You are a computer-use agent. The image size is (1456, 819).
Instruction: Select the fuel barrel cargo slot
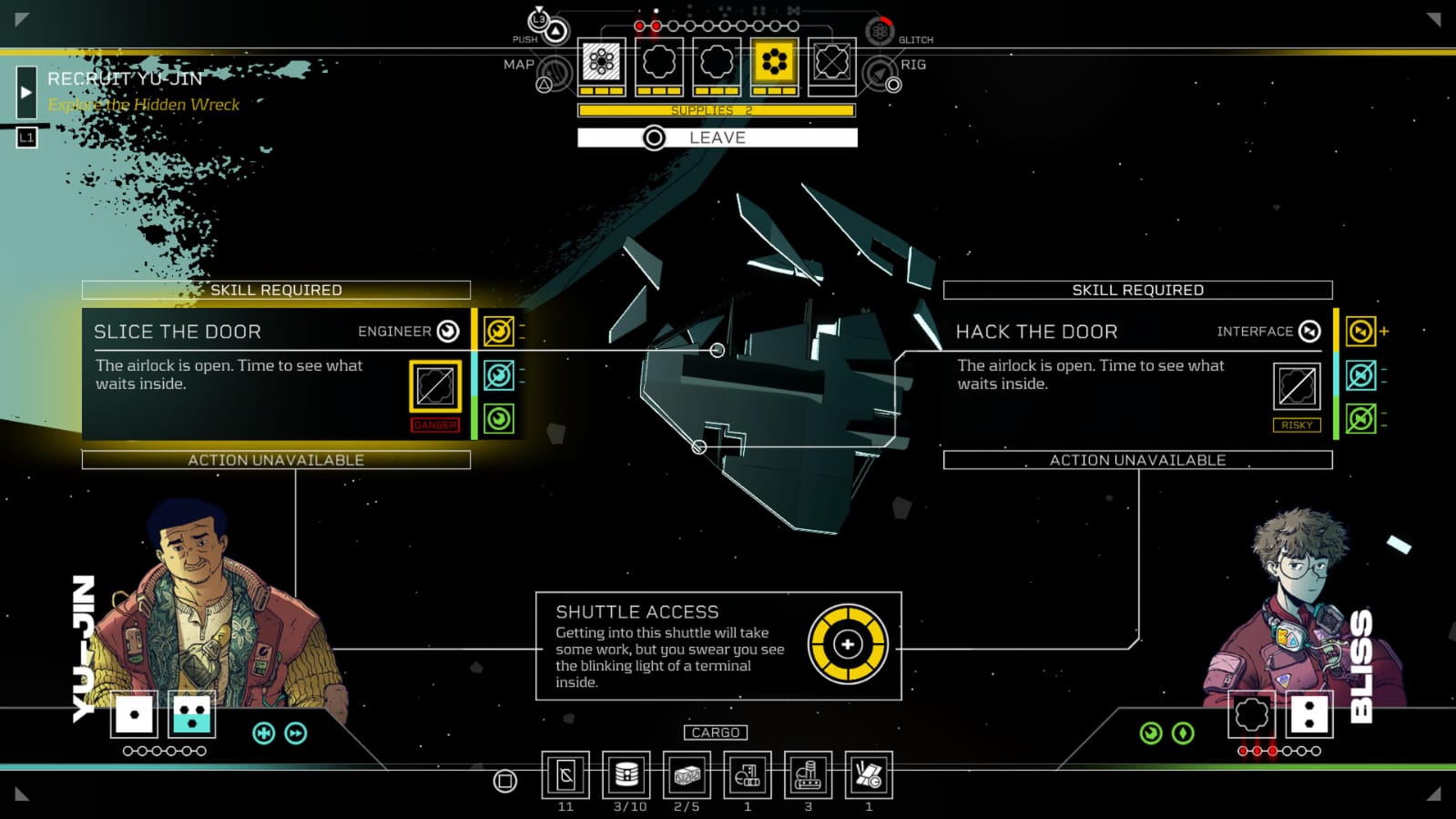tap(626, 775)
